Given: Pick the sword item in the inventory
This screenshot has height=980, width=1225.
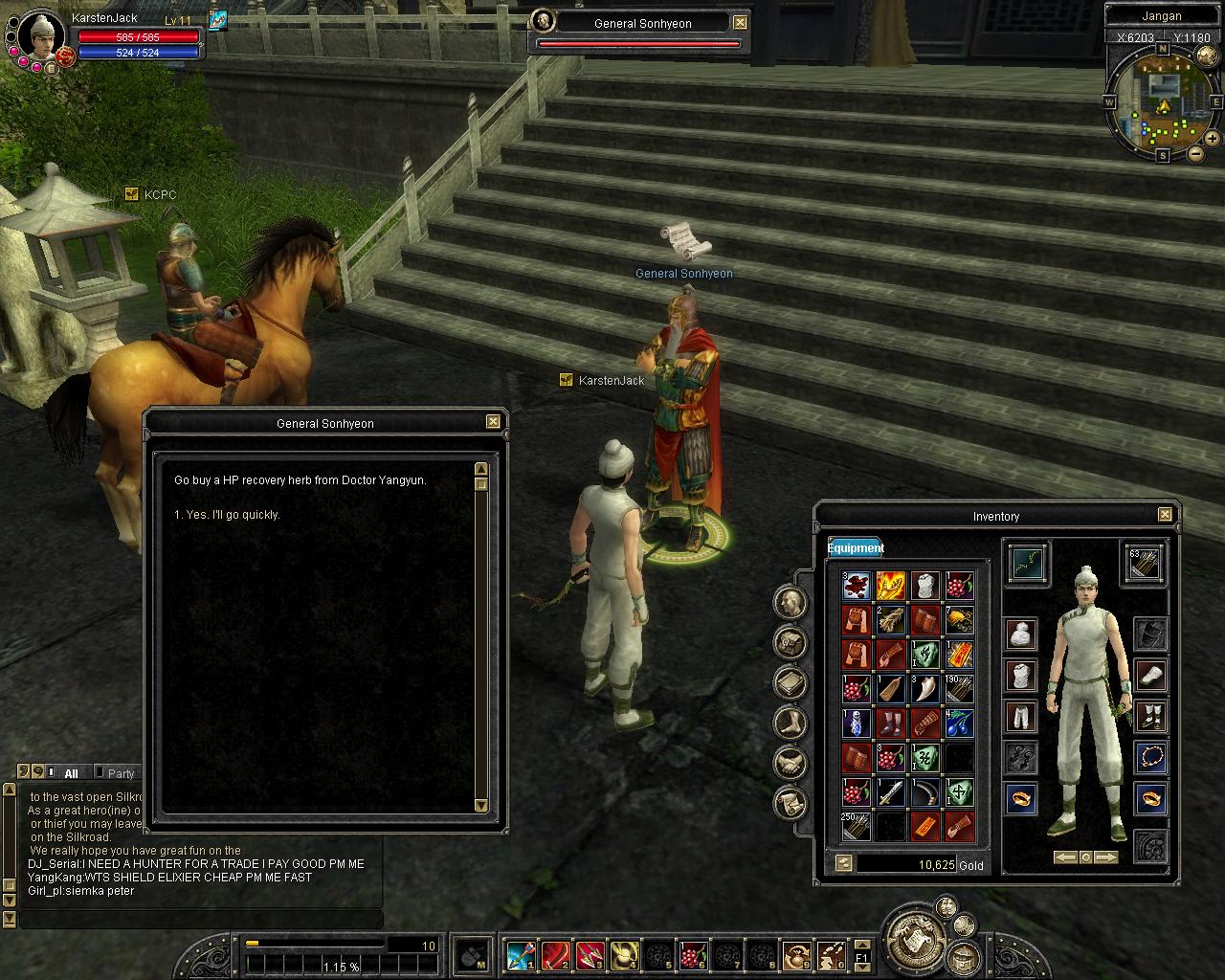Looking at the screenshot, I should pyautogui.click(x=890, y=792).
